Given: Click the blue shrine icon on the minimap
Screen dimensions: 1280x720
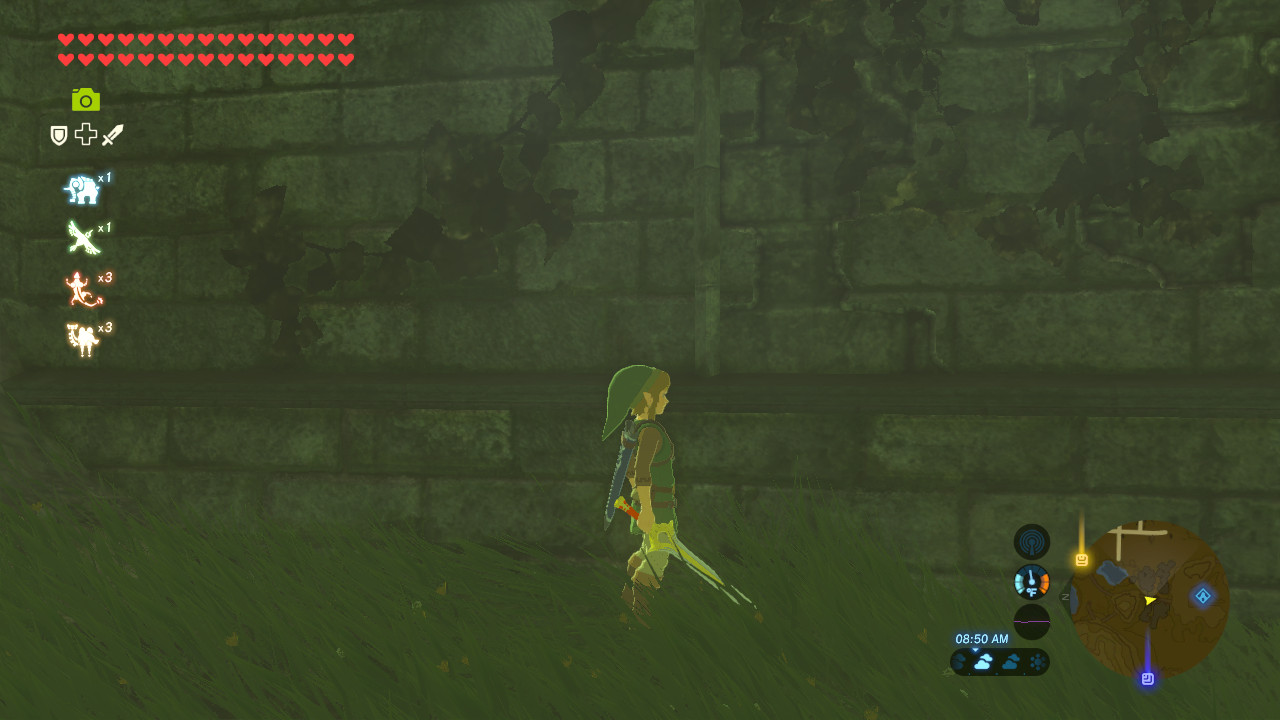Looking at the screenshot, I should [1201, 596].
